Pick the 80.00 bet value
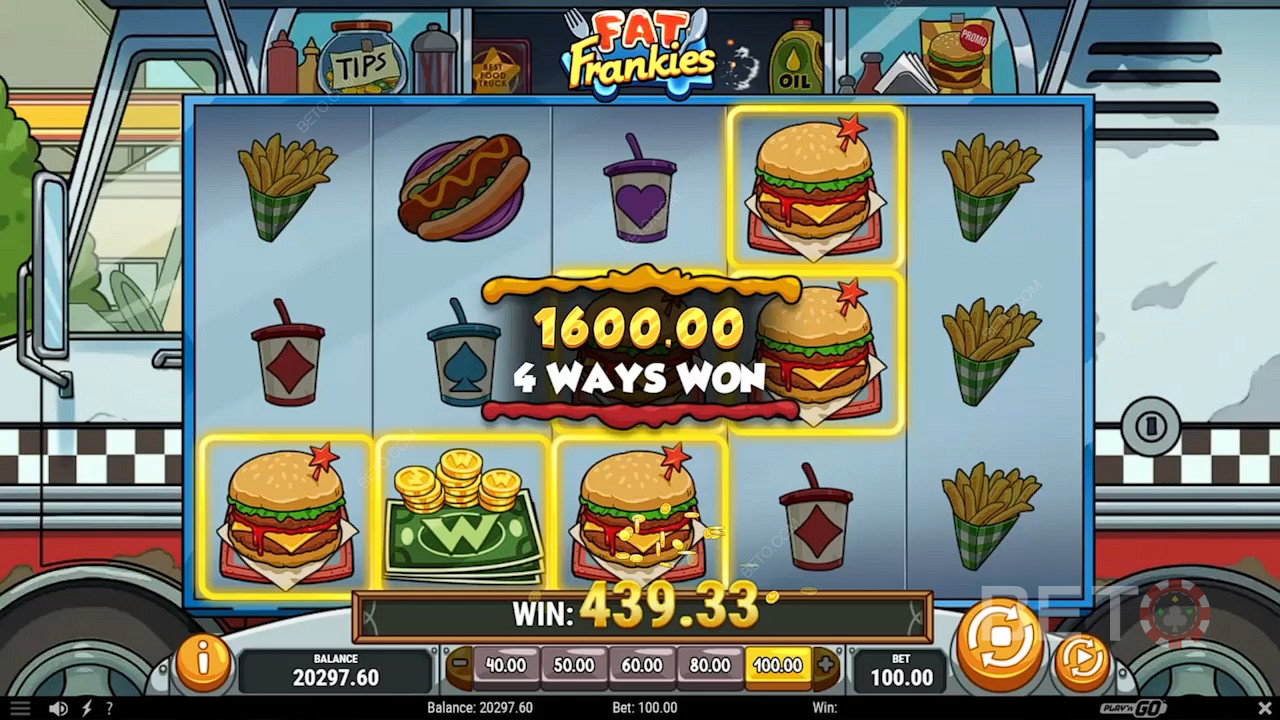1280x720 pixels. tap(710, 665)
